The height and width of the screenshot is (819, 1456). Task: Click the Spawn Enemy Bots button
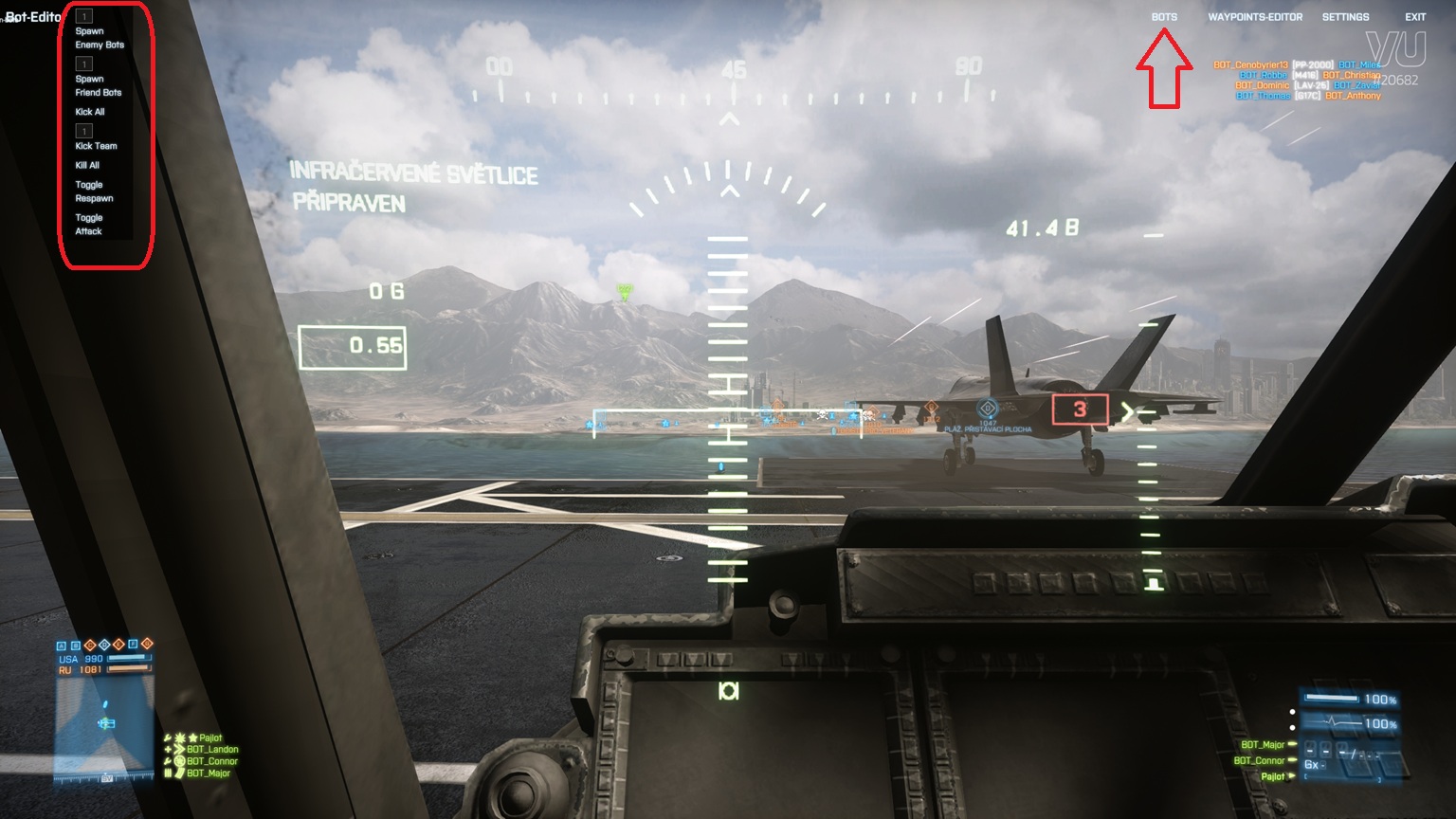100,38
